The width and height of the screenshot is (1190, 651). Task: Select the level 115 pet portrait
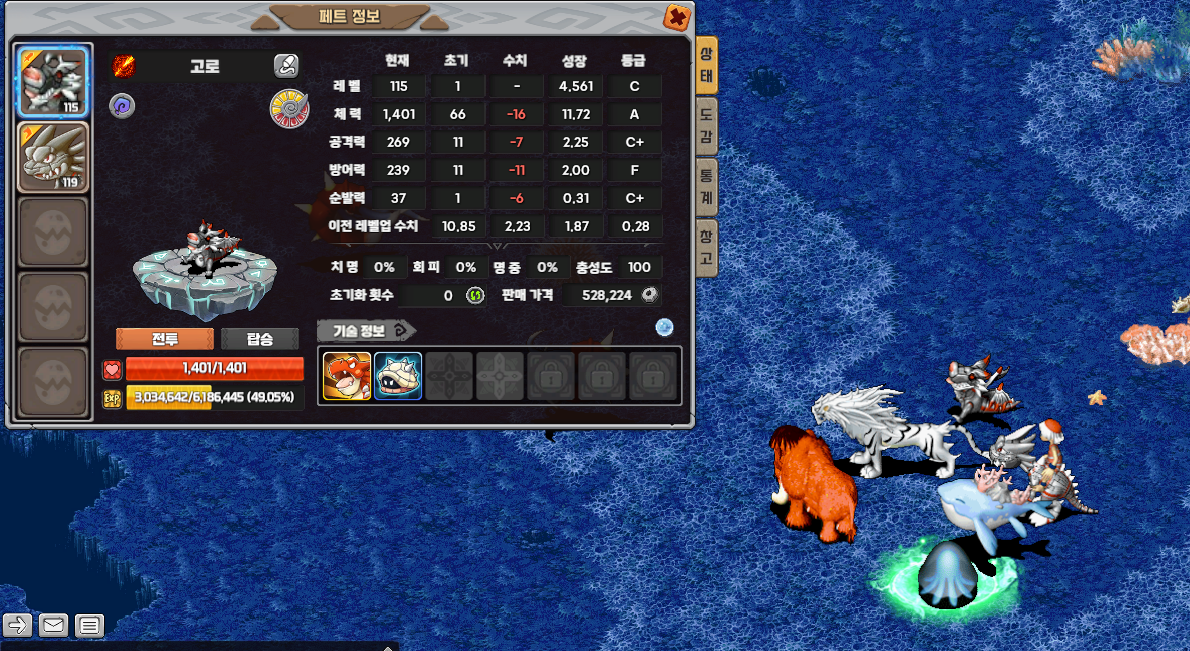(54, 82)
